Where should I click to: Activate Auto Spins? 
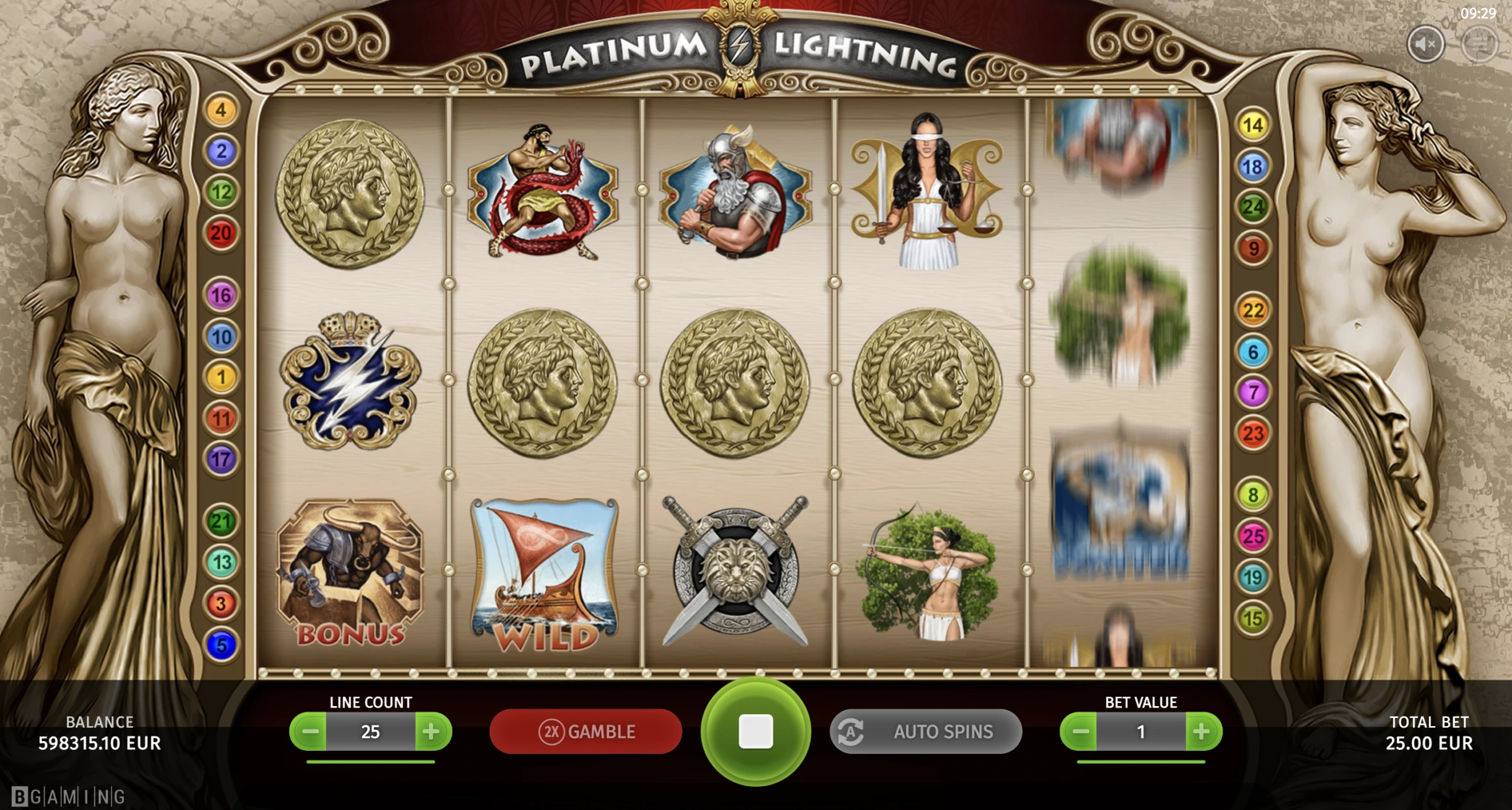pyautogui.click(x=926, y=731)
